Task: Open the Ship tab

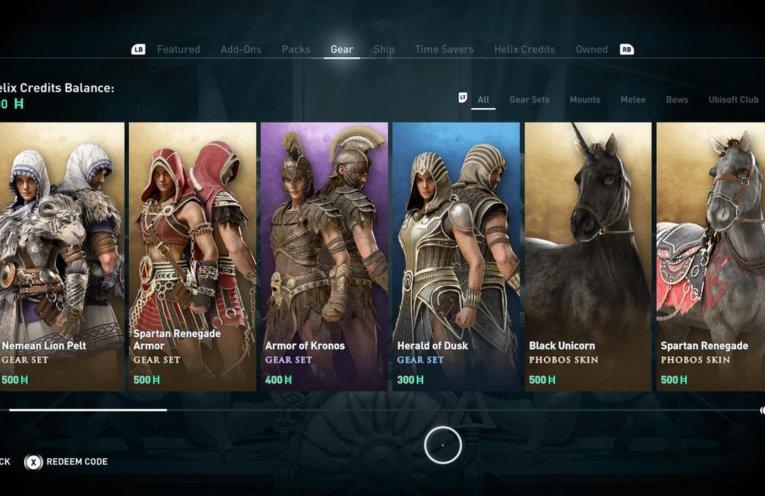Action: click(x=384, y=49)
